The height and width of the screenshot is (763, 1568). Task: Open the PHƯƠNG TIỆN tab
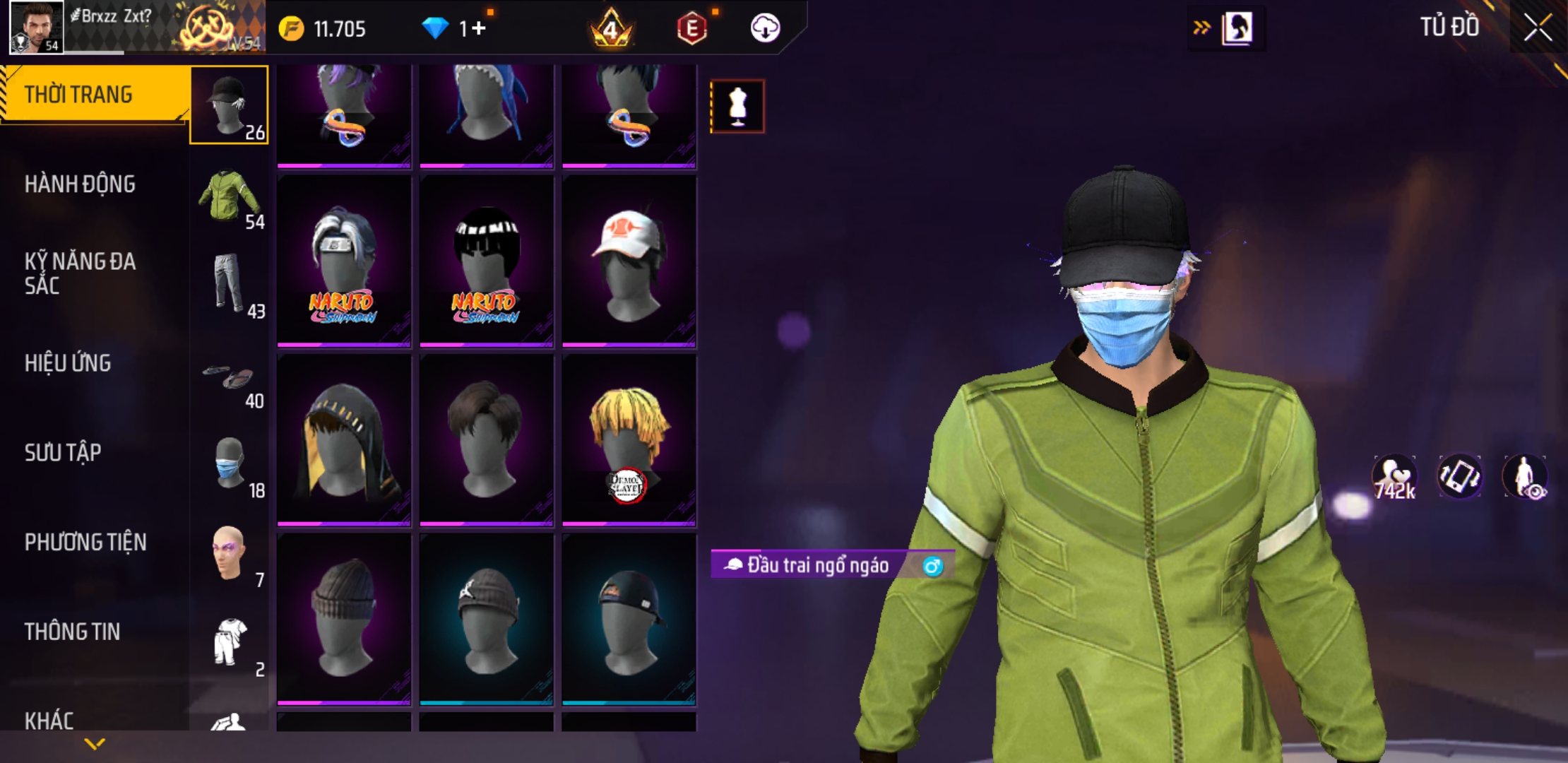point(85,542)
